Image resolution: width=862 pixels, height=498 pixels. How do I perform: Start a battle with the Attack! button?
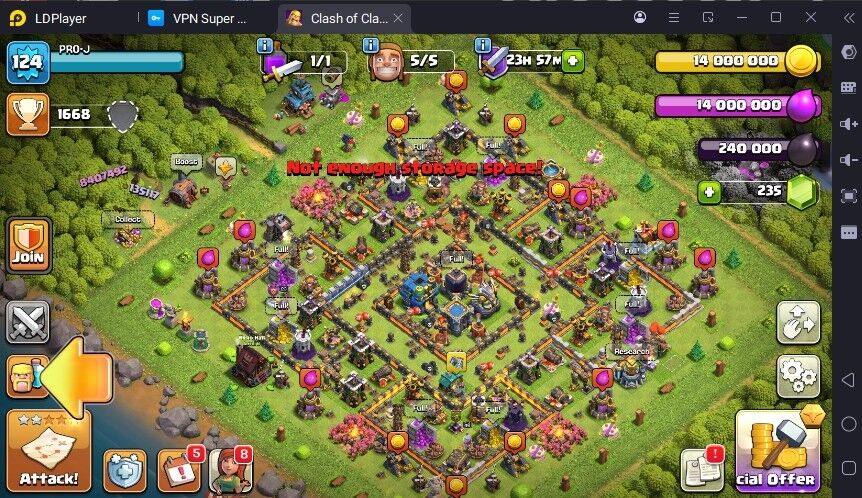pos(47,449)
